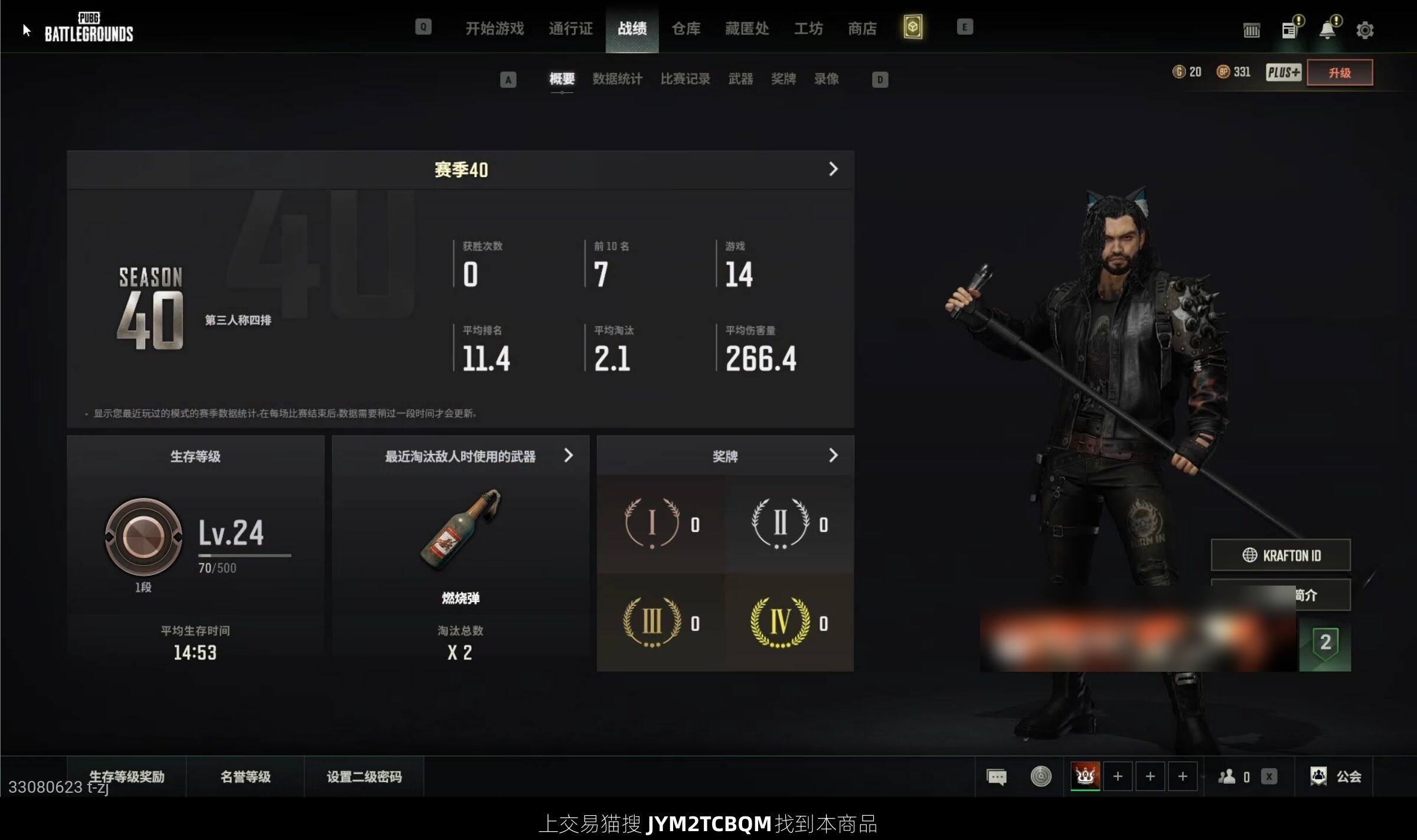This screenshot has width=1417, height=840.
Task: Click the red 升级 upgrade button
Action: pyautogui.click(x=1339, y=73)
